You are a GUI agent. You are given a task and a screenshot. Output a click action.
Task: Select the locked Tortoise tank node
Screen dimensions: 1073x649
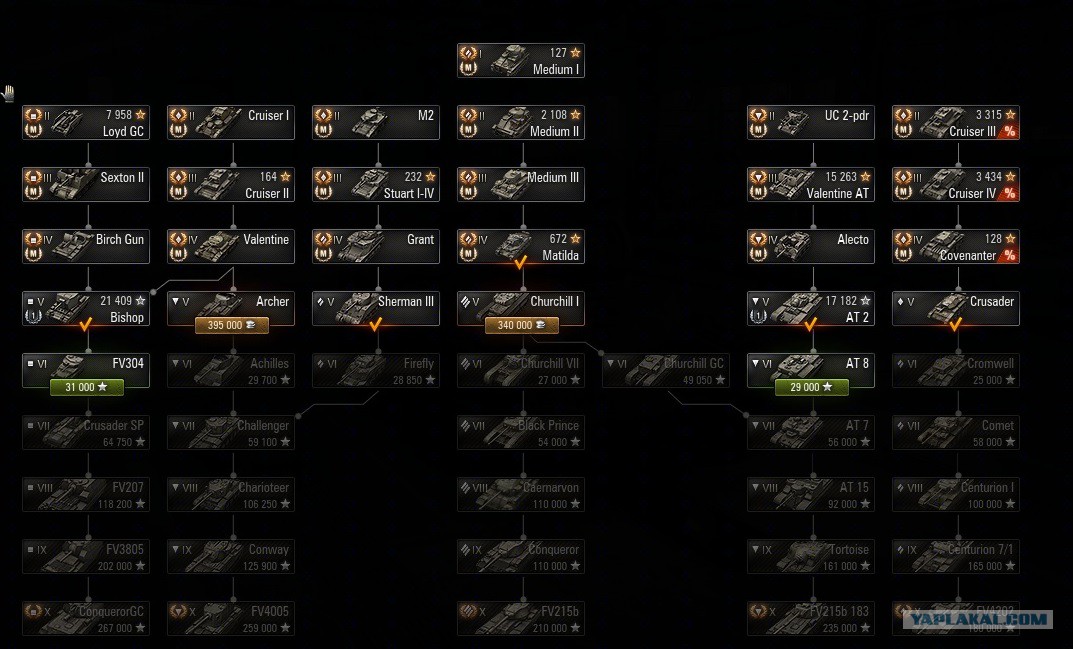tap(811, 557)
